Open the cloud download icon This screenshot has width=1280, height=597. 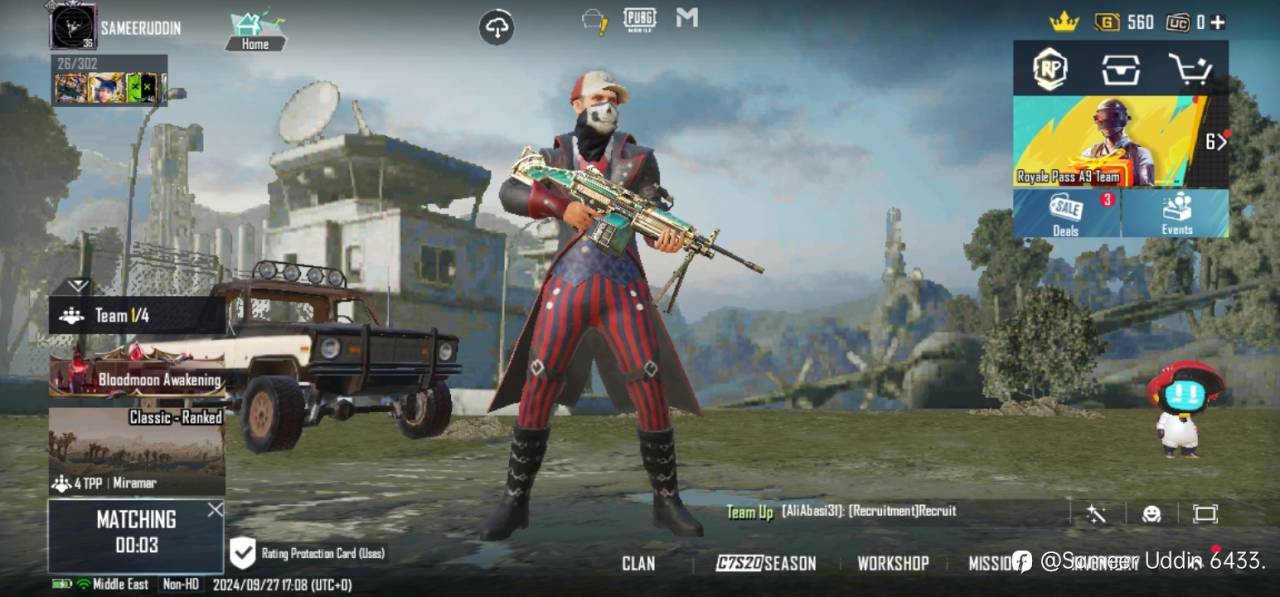point(497,27)
